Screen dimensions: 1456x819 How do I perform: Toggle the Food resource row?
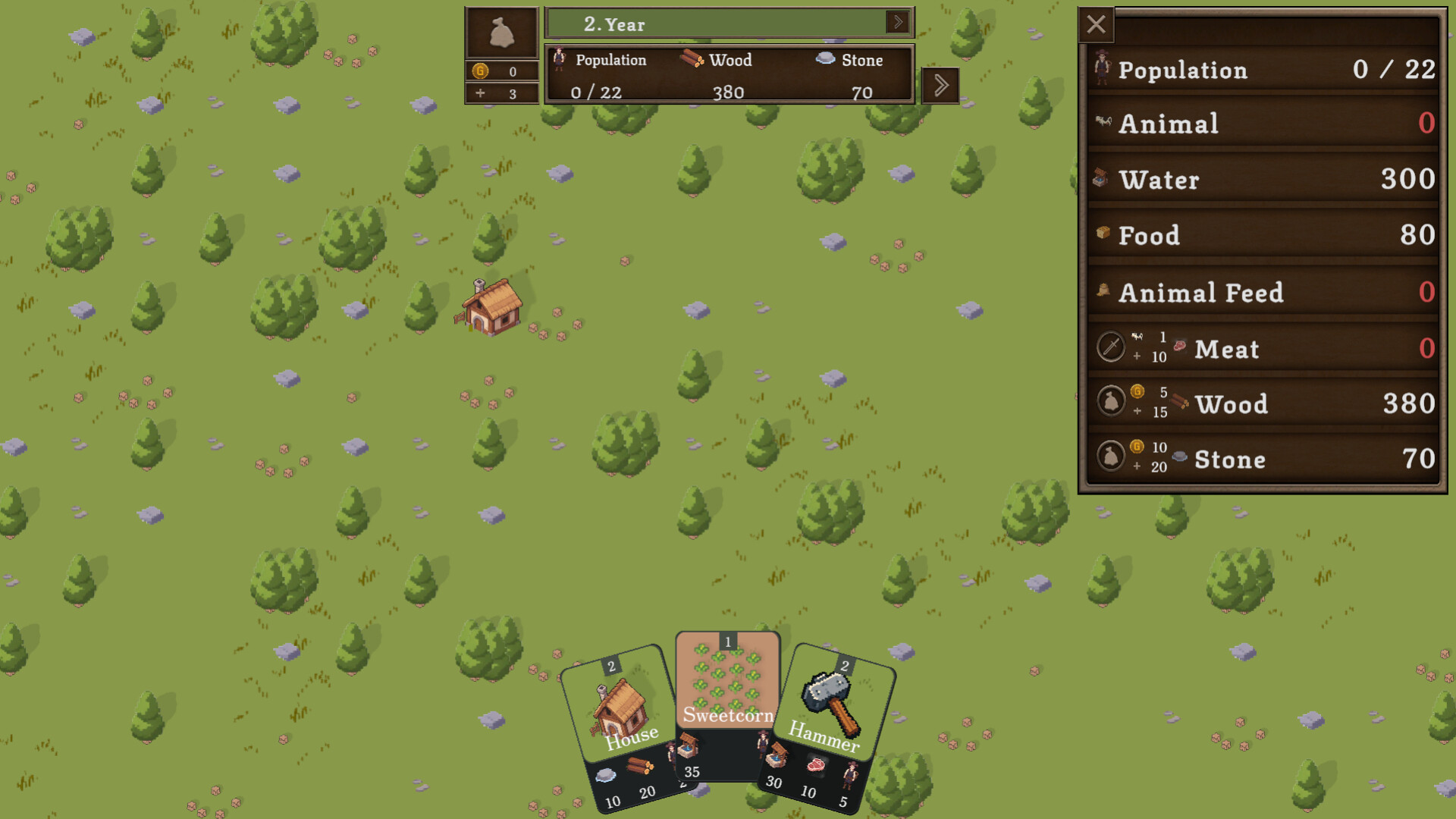pos(1259,236)
